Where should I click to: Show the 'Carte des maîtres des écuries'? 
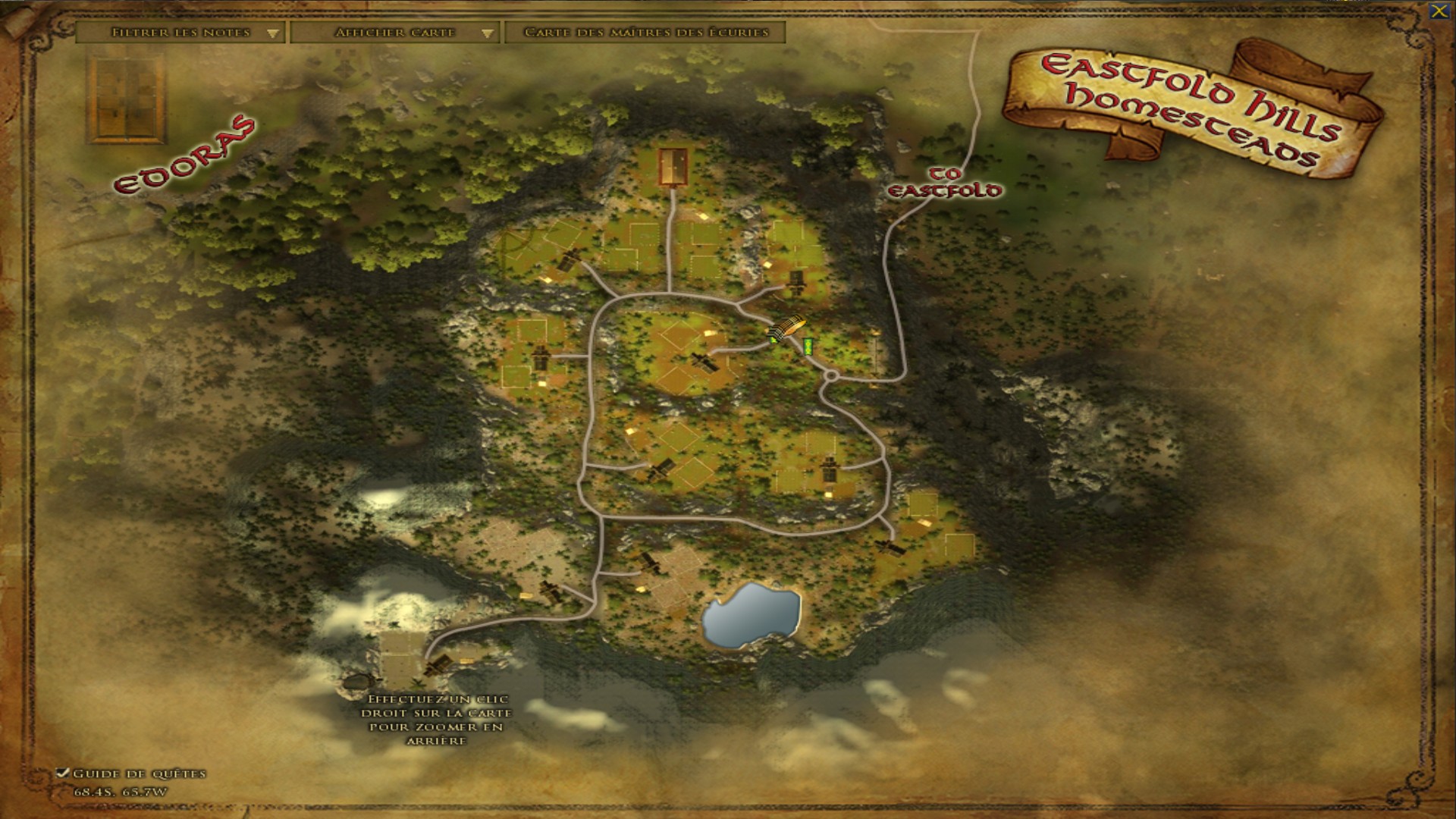(645, 33)
